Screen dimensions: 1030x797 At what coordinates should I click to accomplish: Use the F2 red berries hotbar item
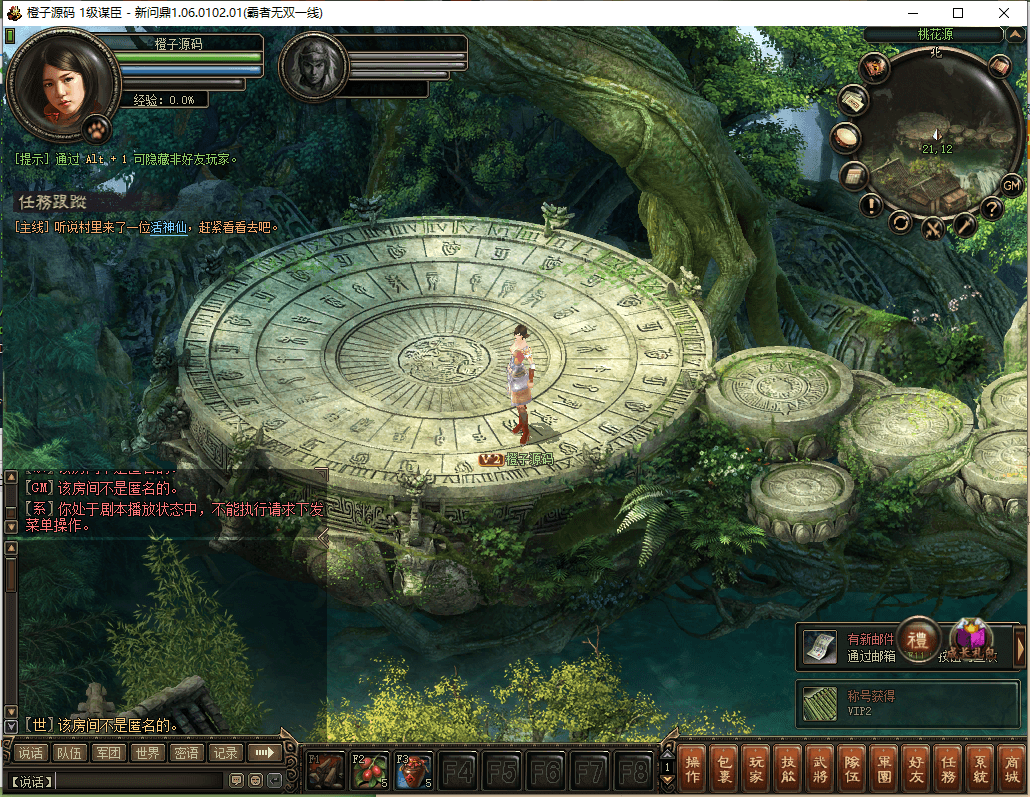369,771
